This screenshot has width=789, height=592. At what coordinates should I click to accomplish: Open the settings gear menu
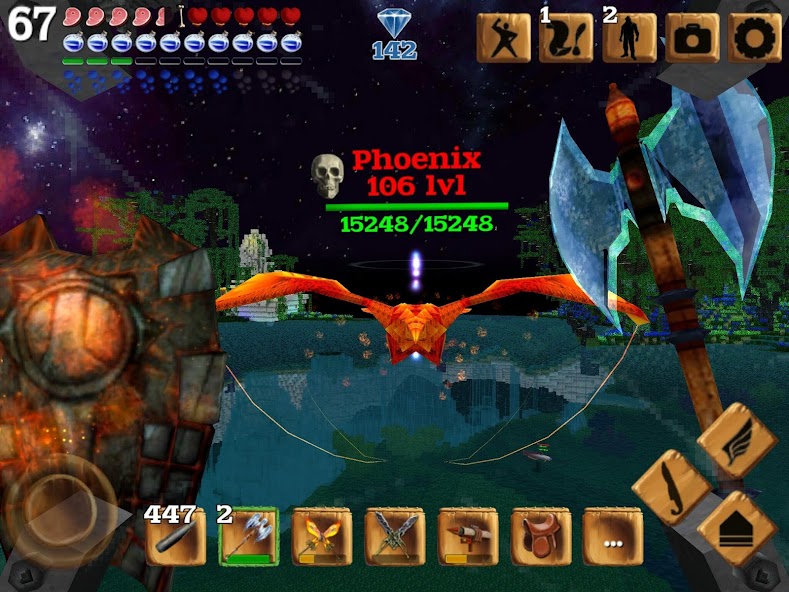coord(755,37)
